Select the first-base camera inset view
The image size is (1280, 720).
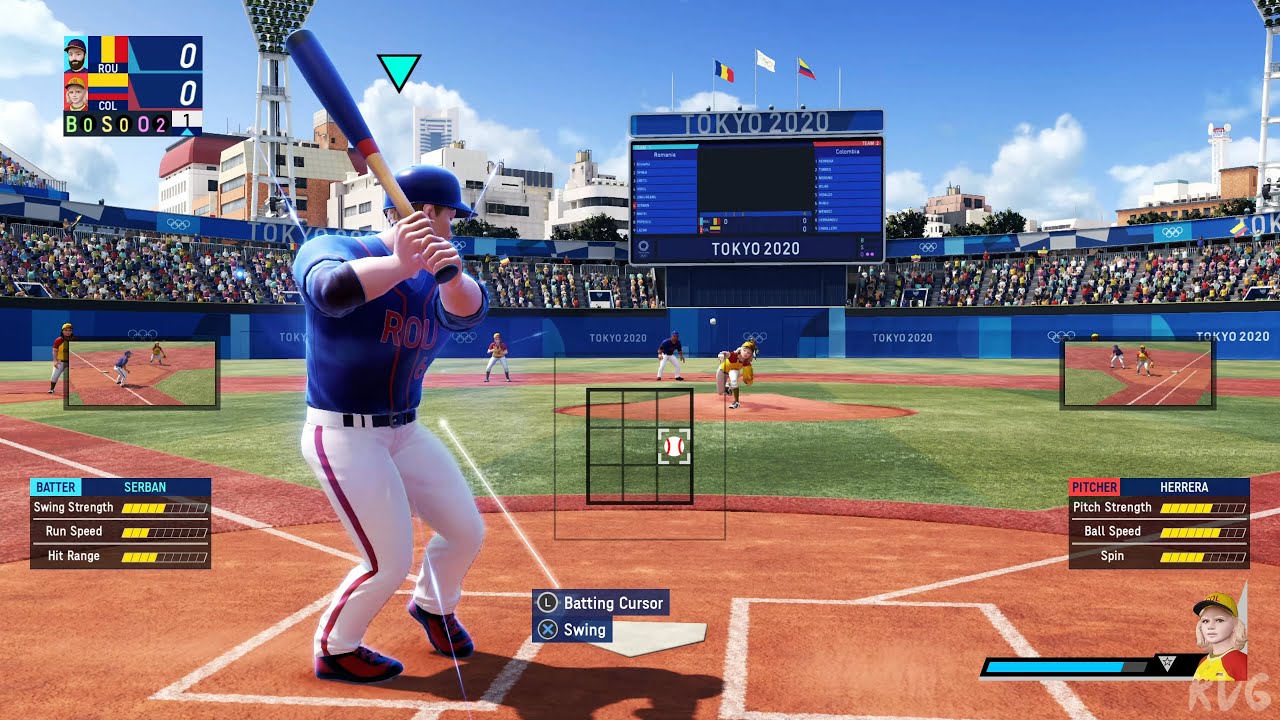pos(1137,373)
